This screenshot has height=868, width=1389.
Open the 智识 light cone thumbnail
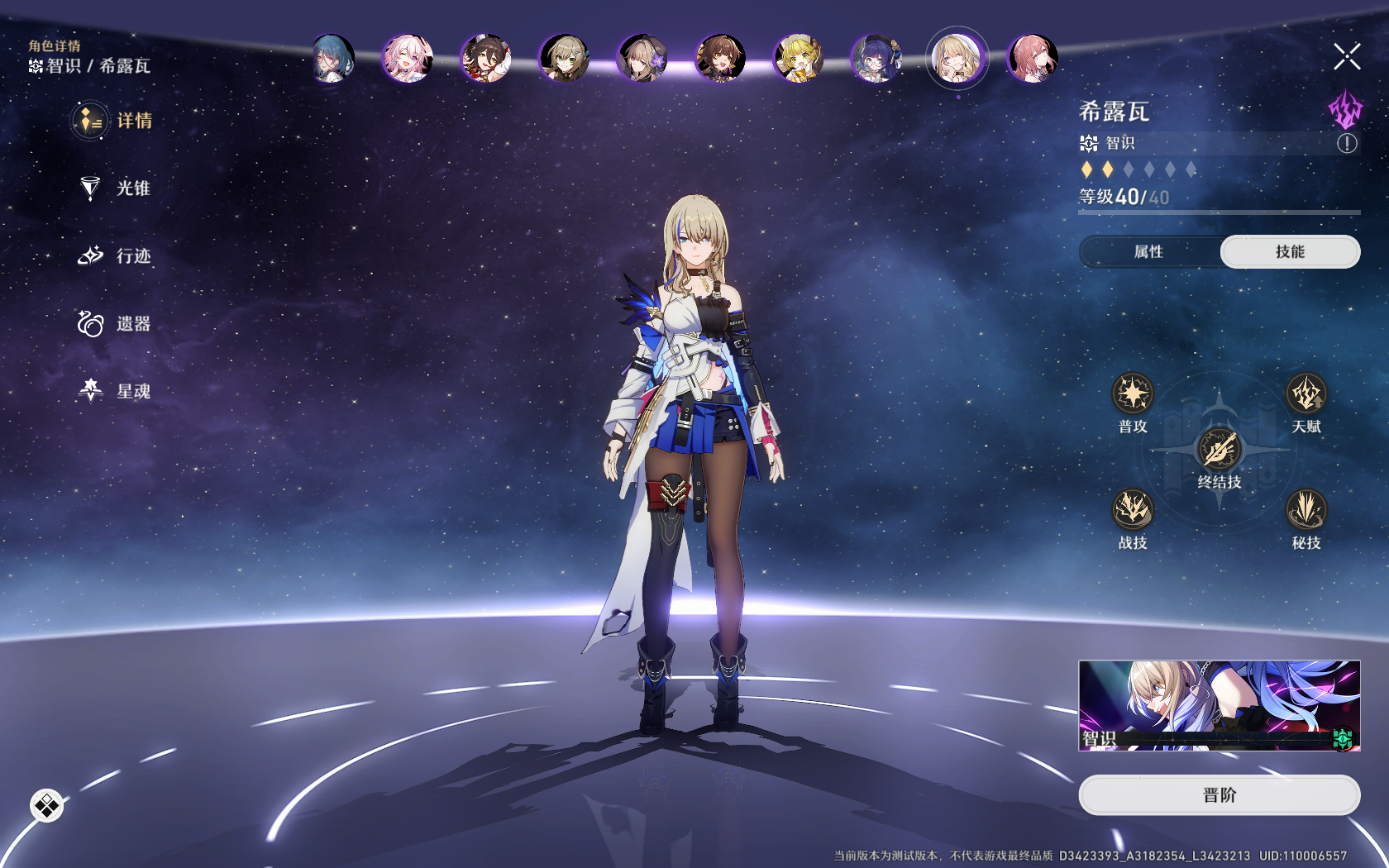click(x=1220, y=705)
